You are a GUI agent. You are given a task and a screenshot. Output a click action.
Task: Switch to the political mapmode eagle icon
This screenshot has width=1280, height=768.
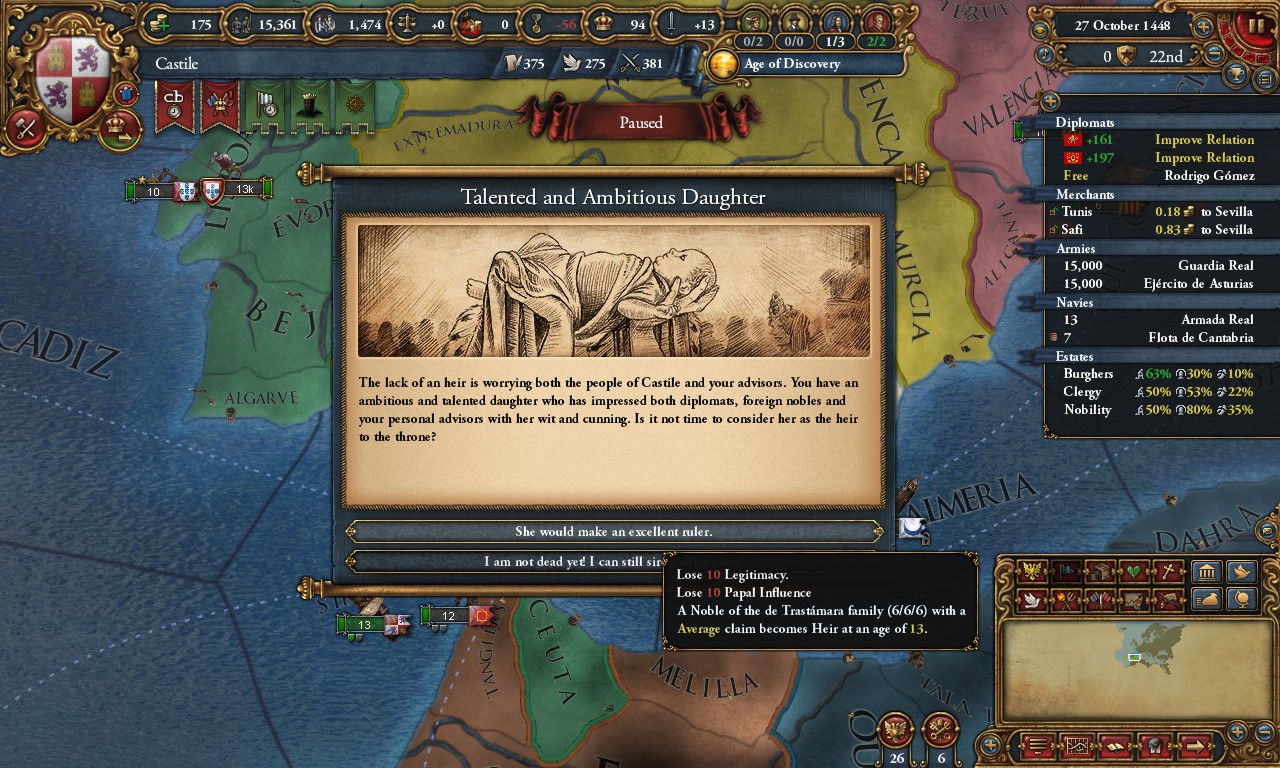point(1031,571)
